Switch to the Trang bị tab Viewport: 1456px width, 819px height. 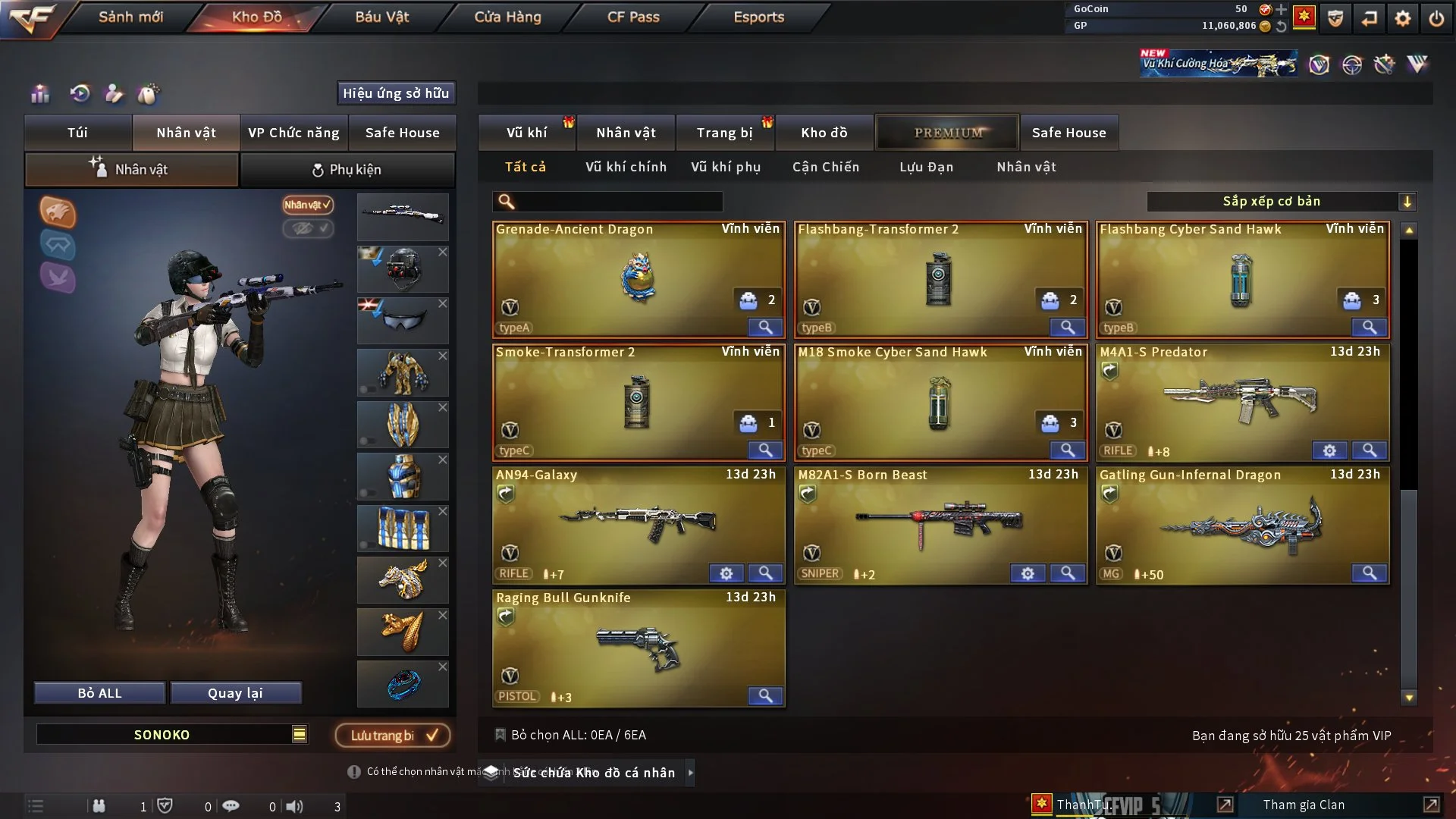pyautogui.click(x=724, y=133)
